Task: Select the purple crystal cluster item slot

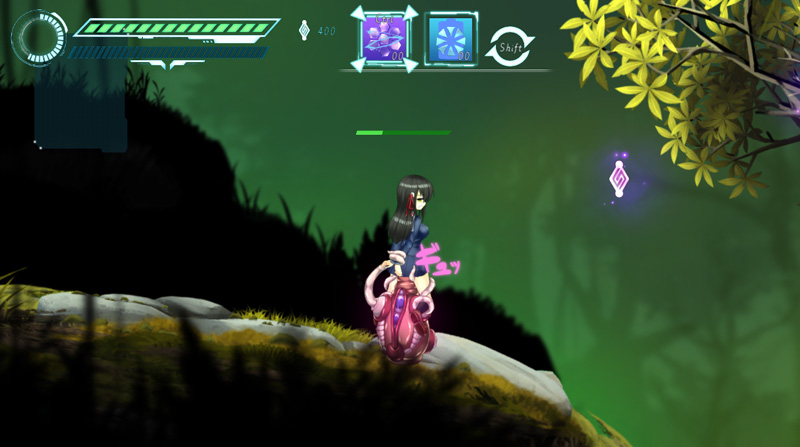Action: (x=384, y=39)
